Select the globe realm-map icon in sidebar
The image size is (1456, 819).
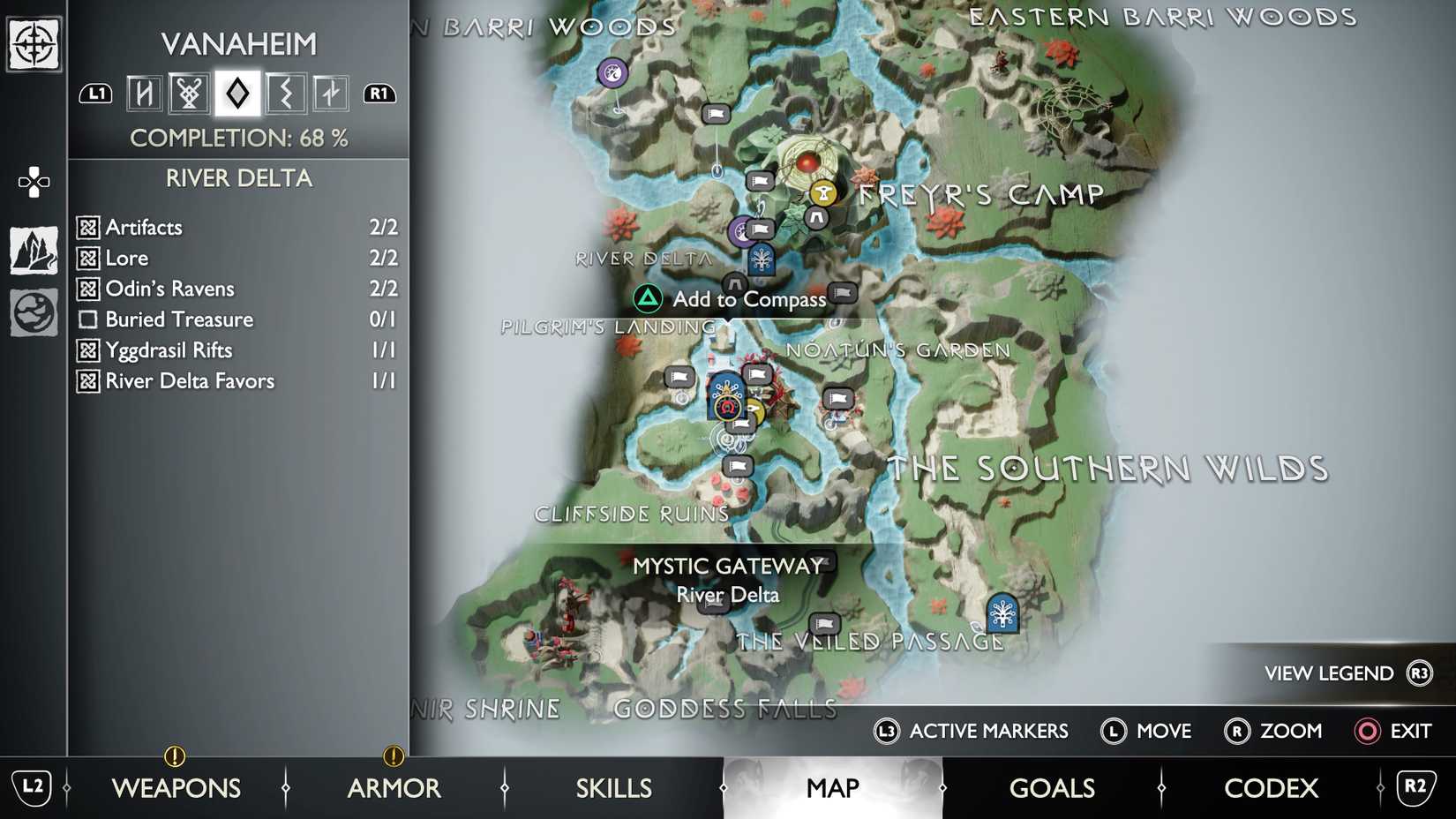pos(33,311)
